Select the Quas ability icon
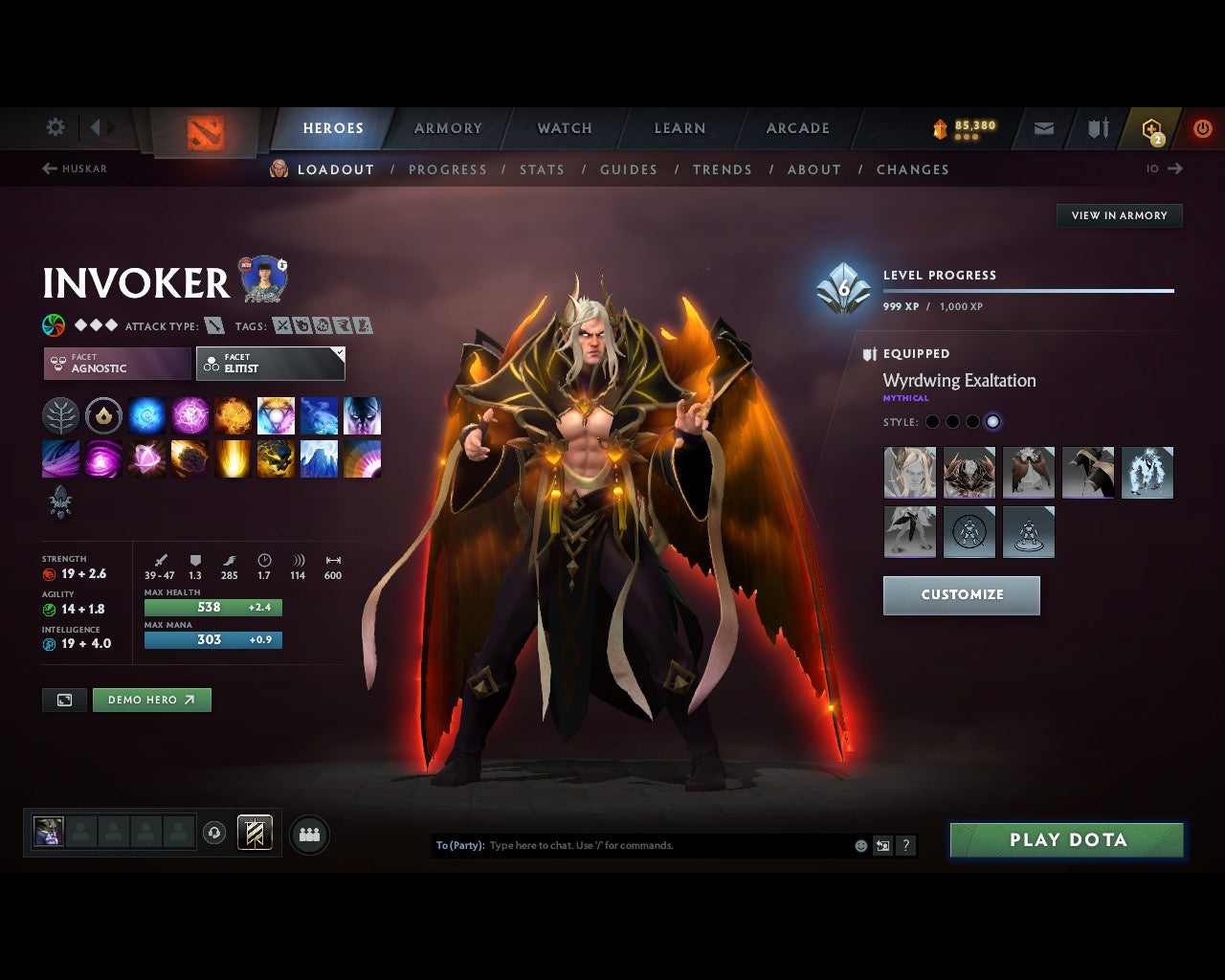The image size is (1225, 980). click(x=146, y=416)
